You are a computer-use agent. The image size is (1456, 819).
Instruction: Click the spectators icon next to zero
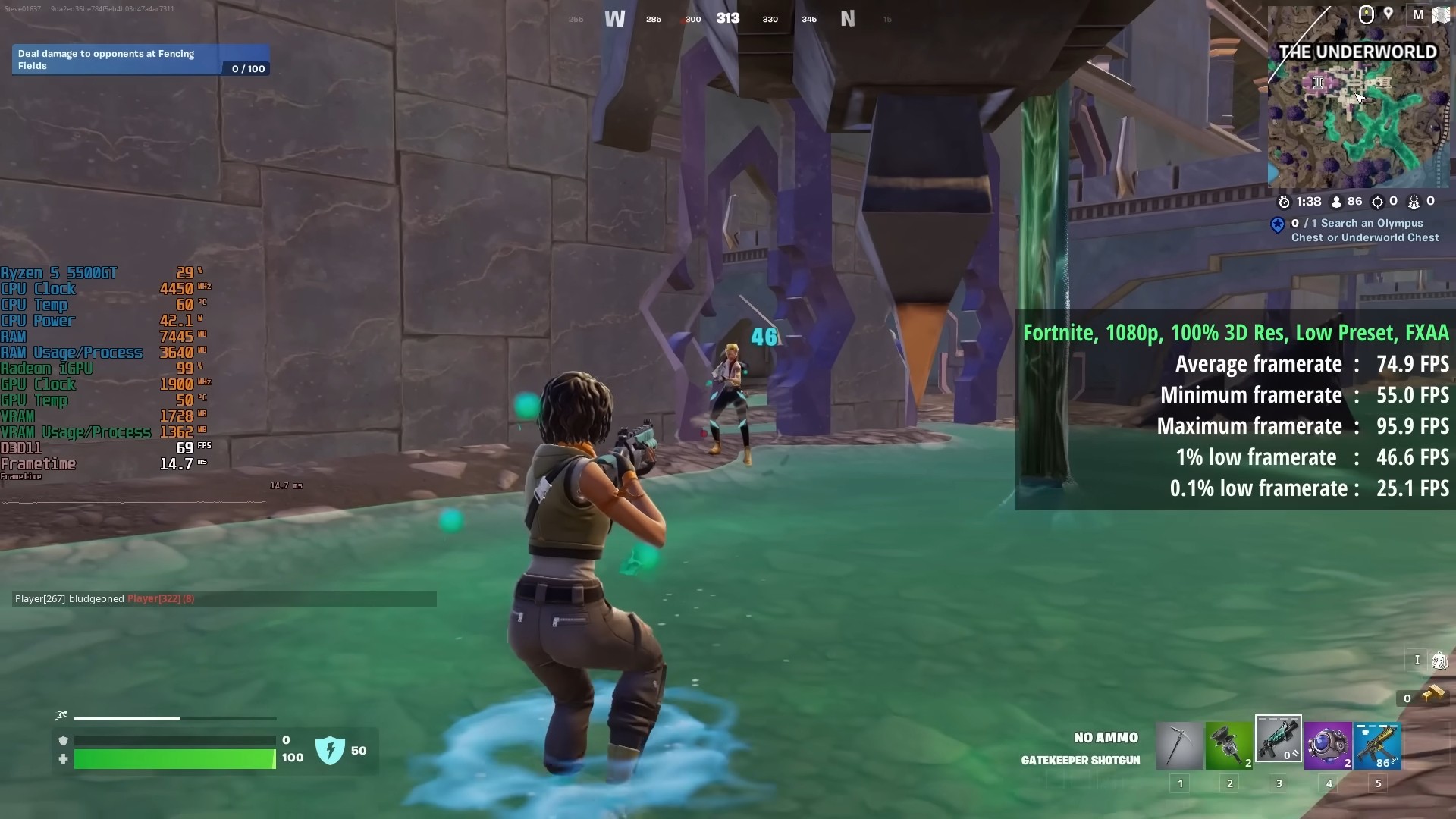[x=1415, y=202]
